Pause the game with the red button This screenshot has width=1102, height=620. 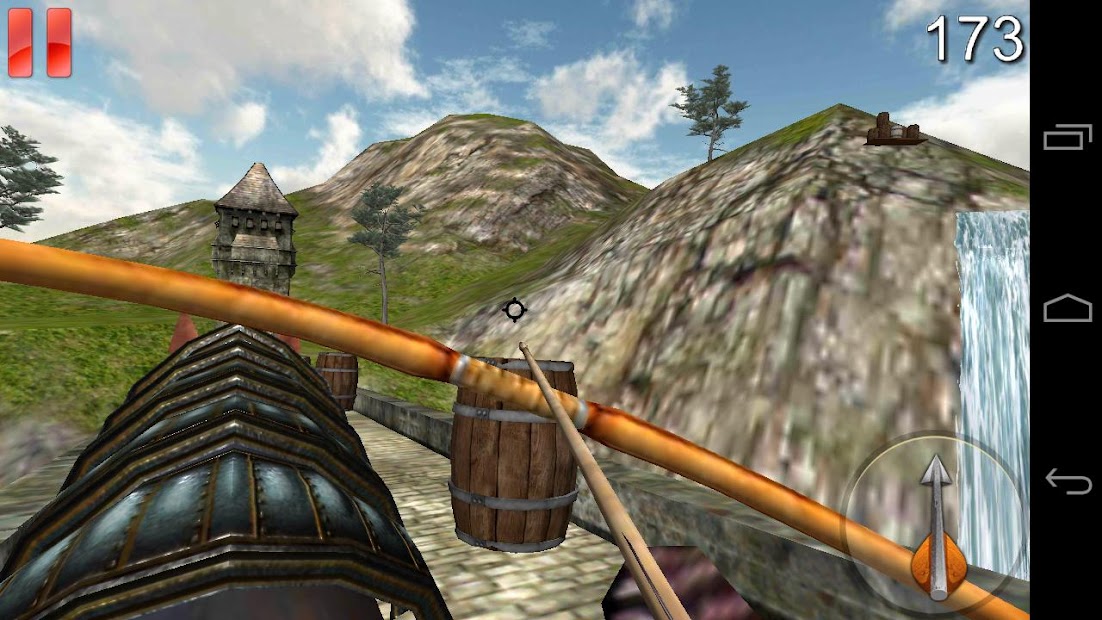click(40, 42)
